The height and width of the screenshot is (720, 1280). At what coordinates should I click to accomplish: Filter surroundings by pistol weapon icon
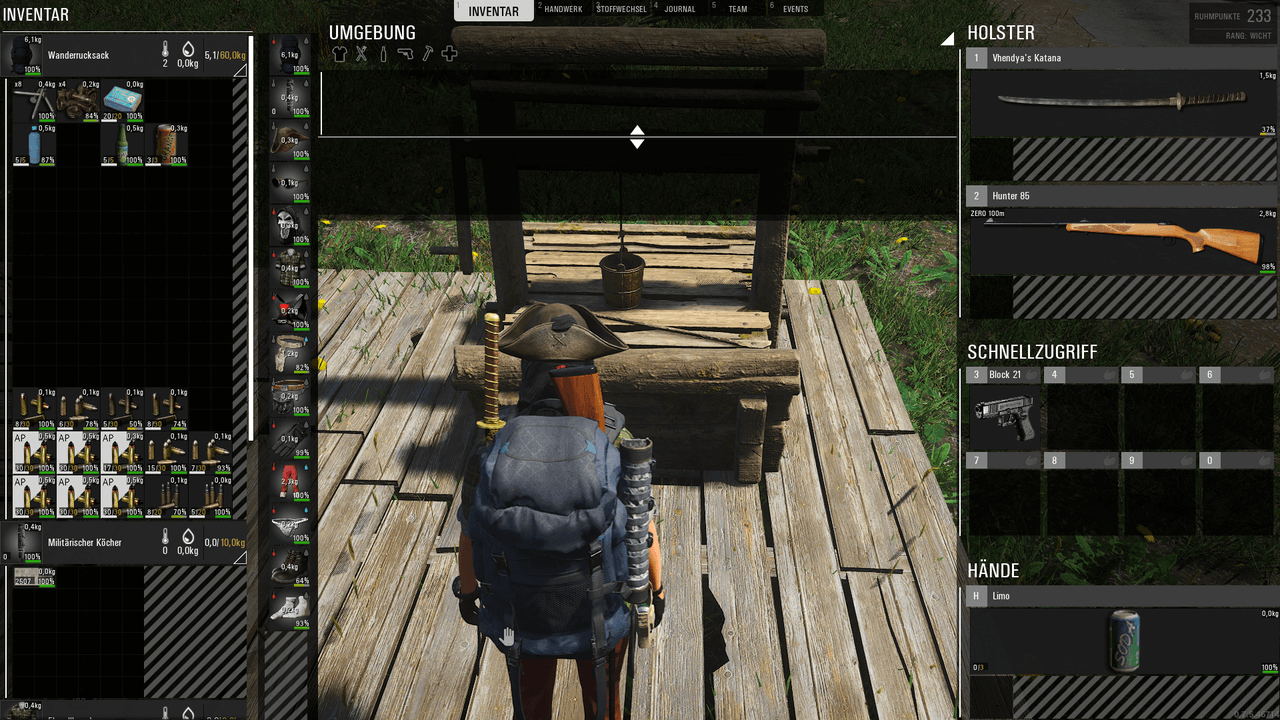point(405,54)
